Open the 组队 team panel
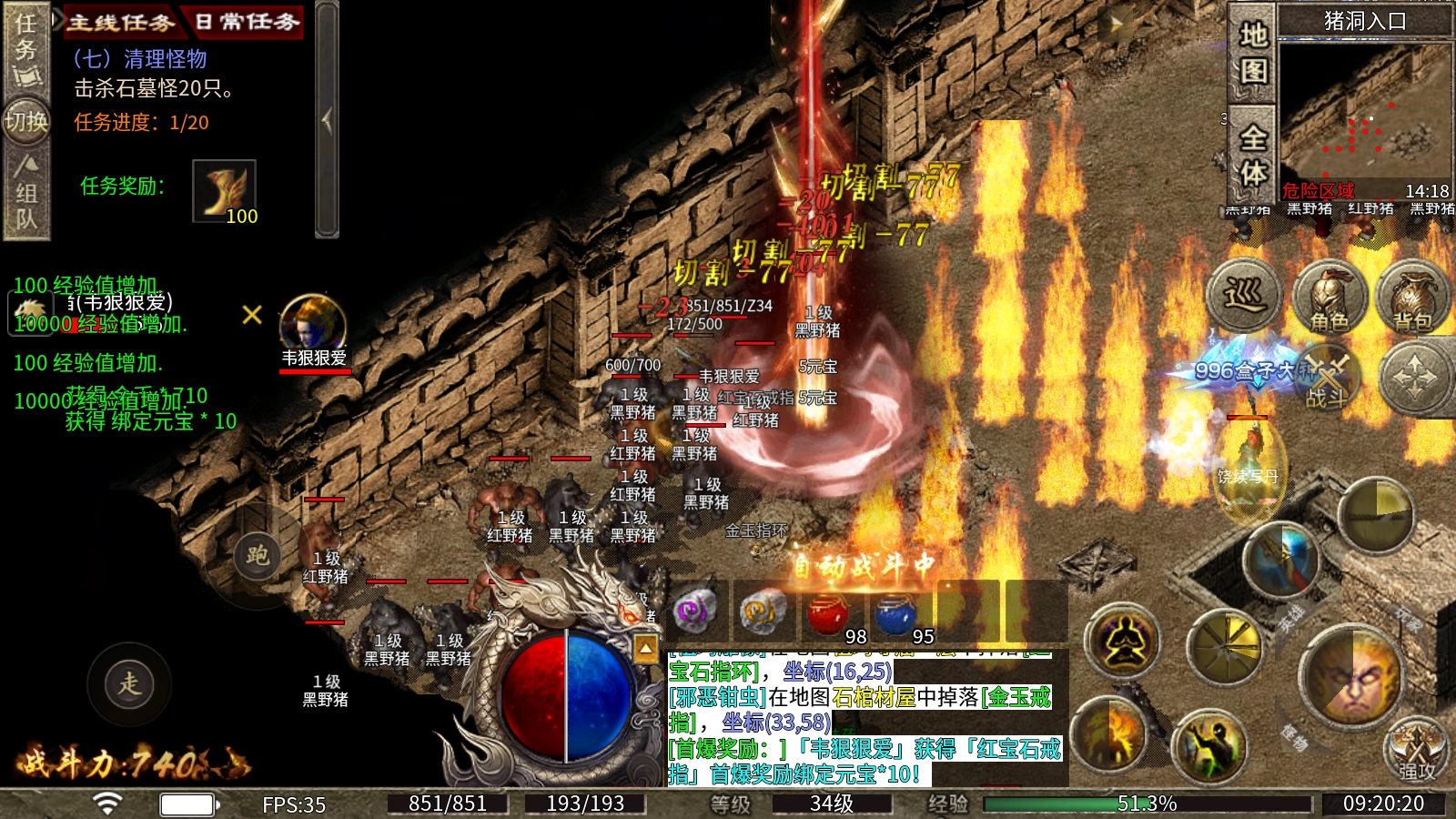 [26, 194]
